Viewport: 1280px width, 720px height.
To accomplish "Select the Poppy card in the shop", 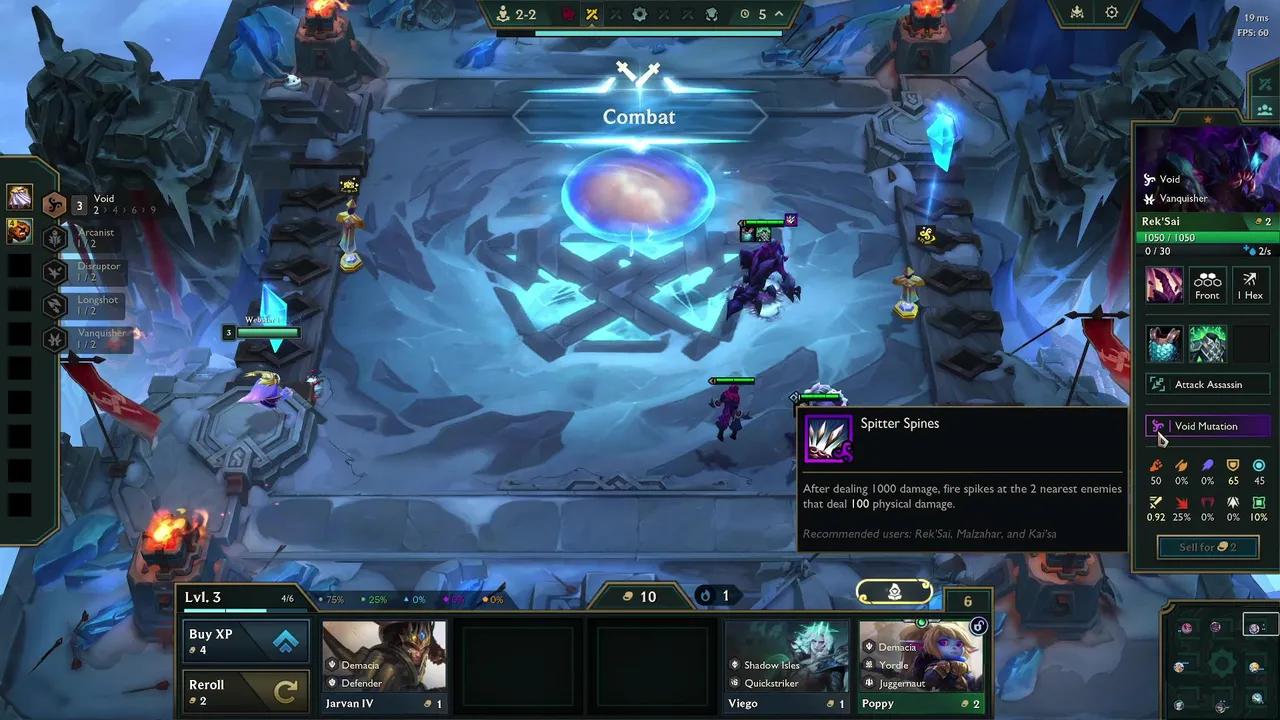I will [x=920, y=665].
